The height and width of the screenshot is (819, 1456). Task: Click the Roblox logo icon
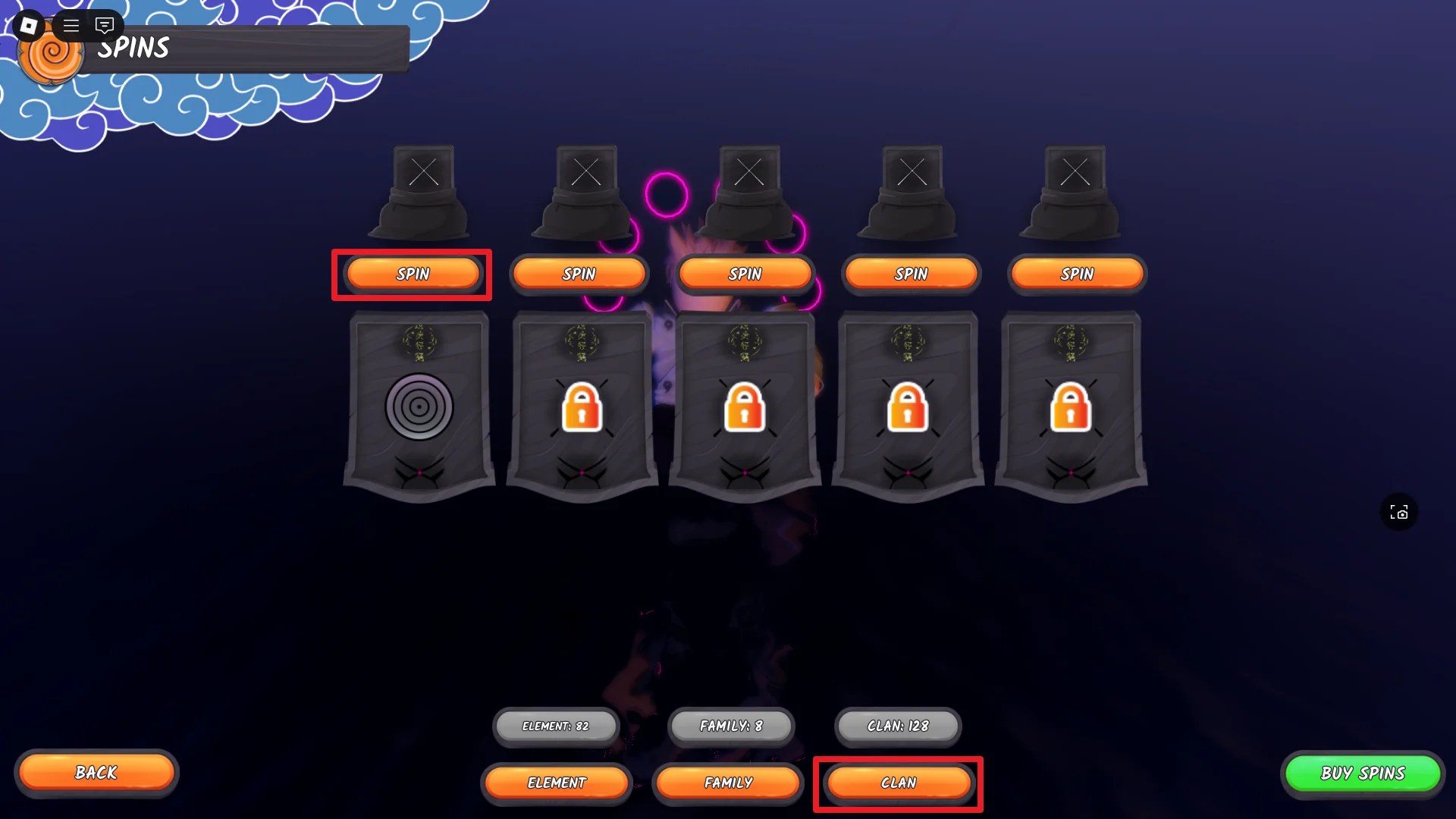click(x=29, y=25)
